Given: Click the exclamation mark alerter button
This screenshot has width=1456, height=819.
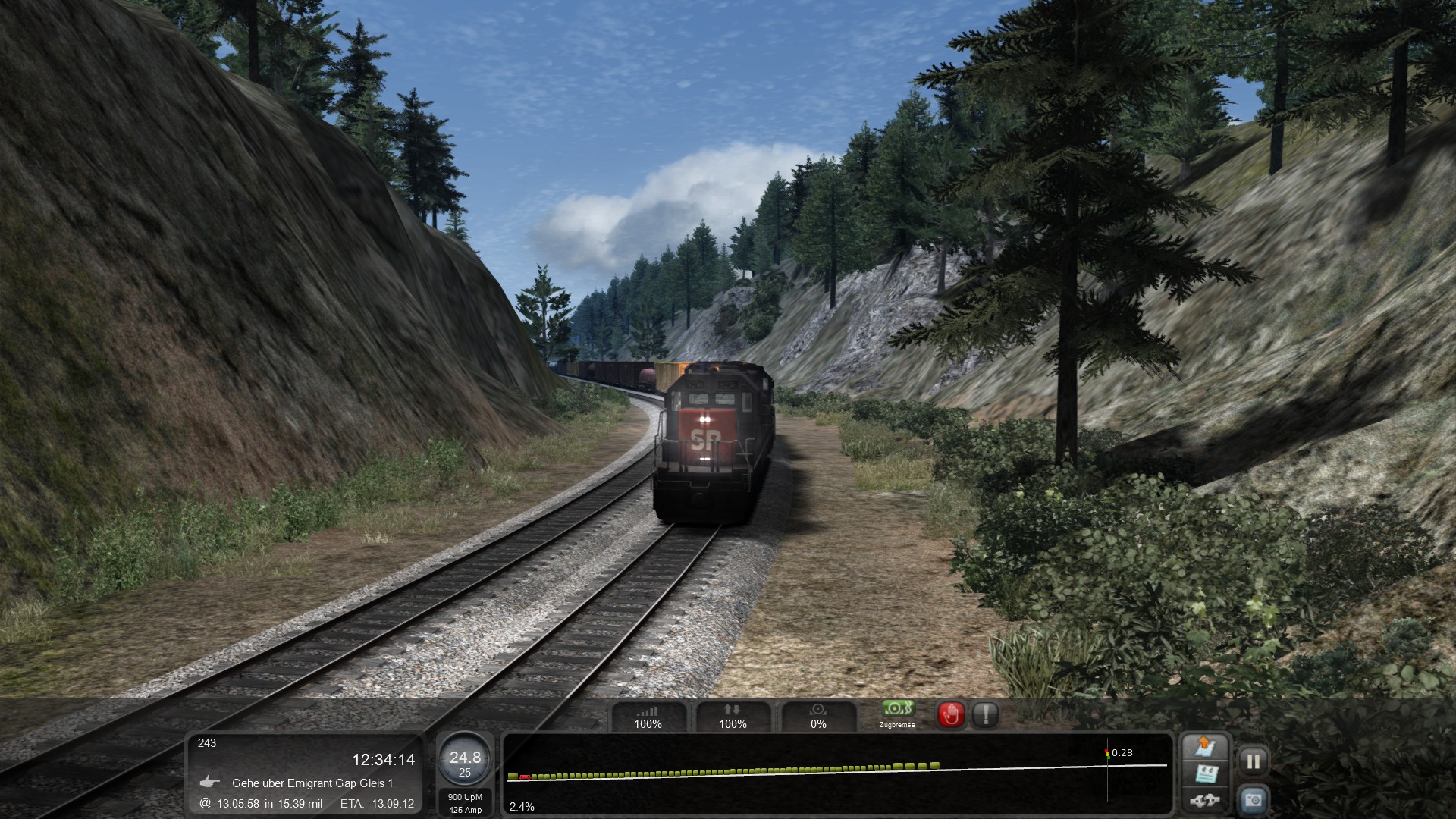Looking at the screenshot, I should [986, 714].
